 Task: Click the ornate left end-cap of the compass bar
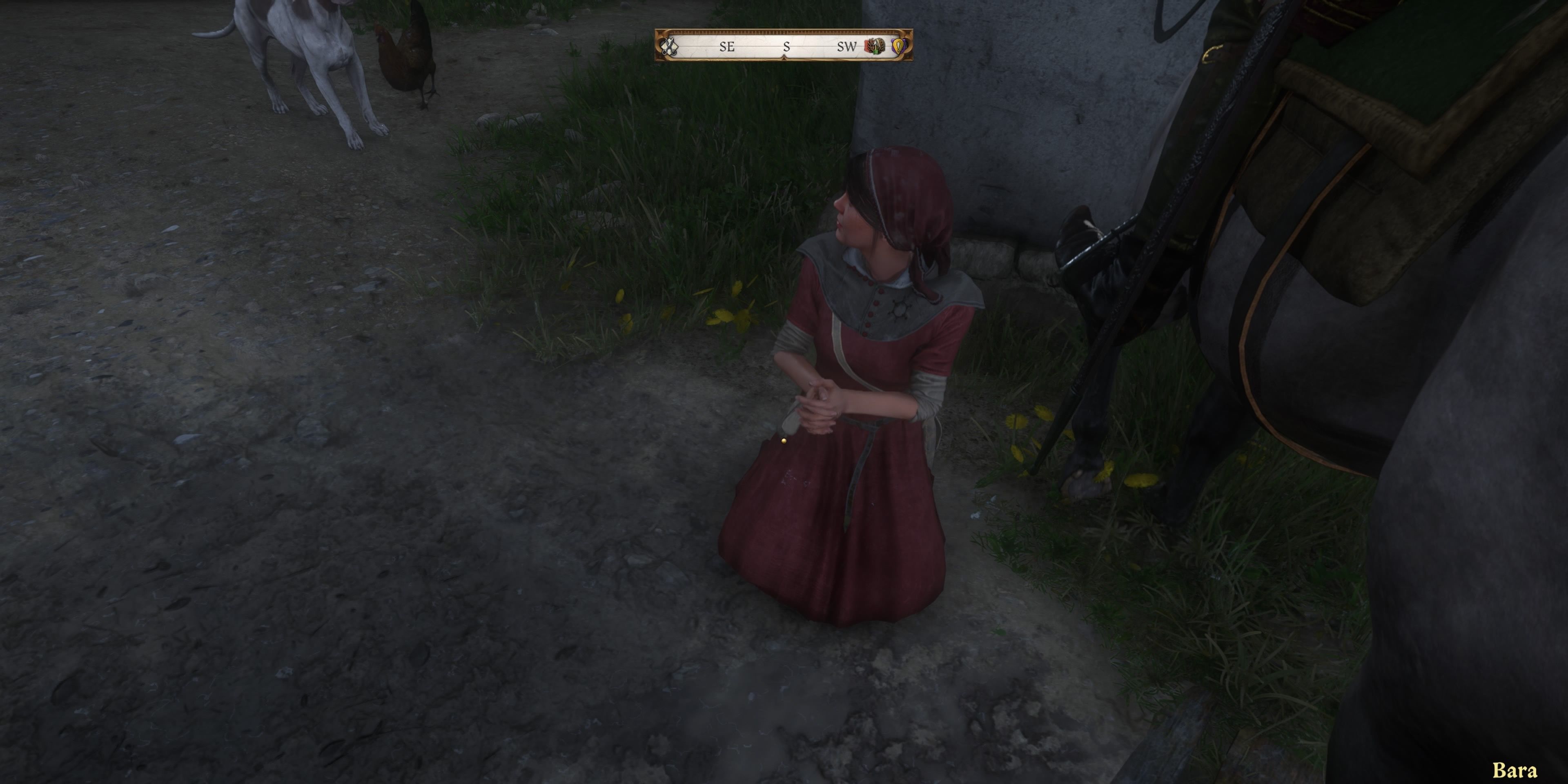(659, 46)
